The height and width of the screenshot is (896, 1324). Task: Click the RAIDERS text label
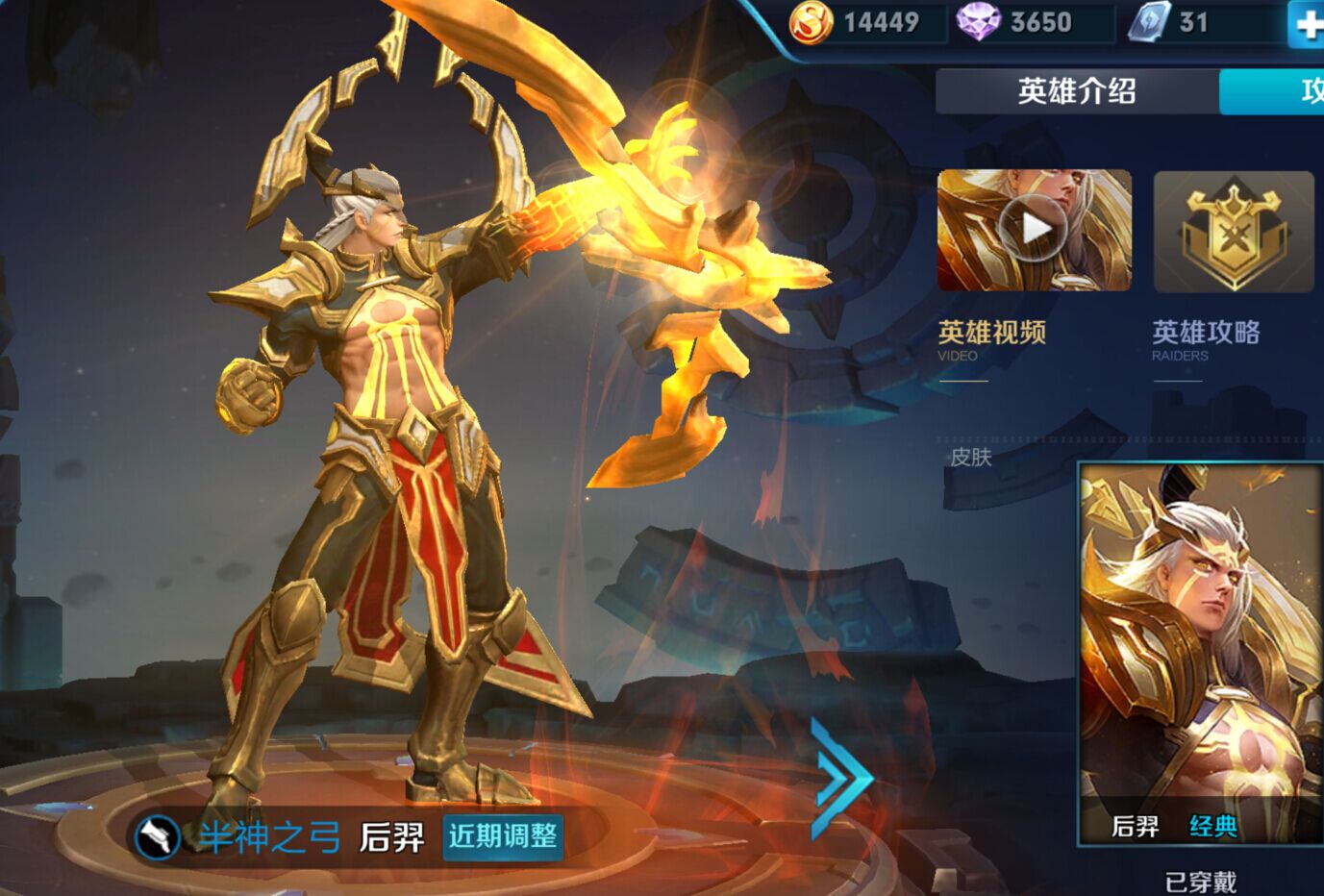click(x=1178, y=355)
